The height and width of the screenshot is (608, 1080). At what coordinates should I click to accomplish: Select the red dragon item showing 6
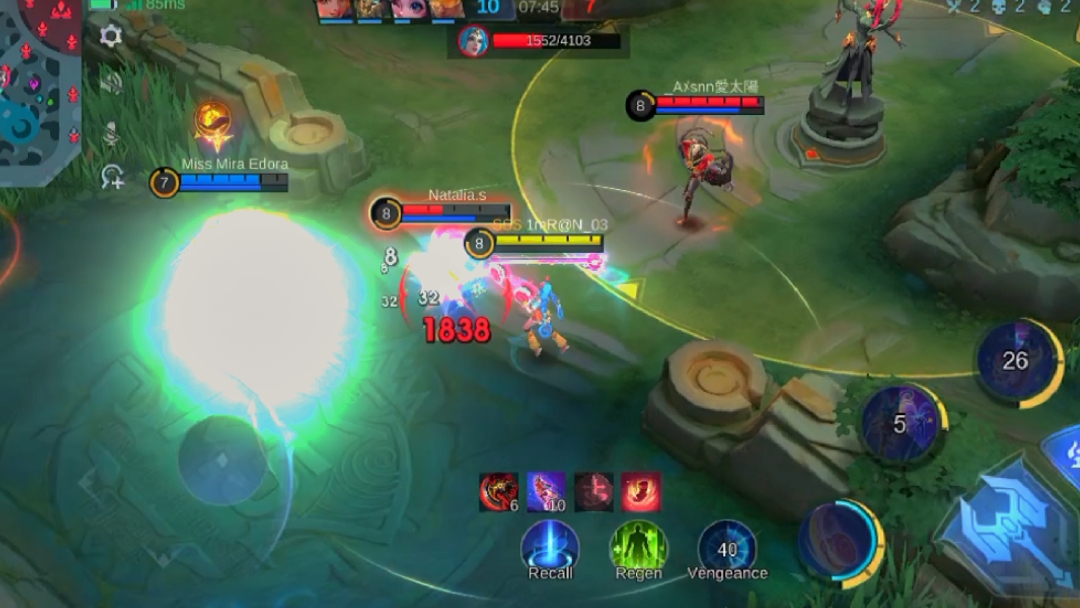click(x=499, y=492)
